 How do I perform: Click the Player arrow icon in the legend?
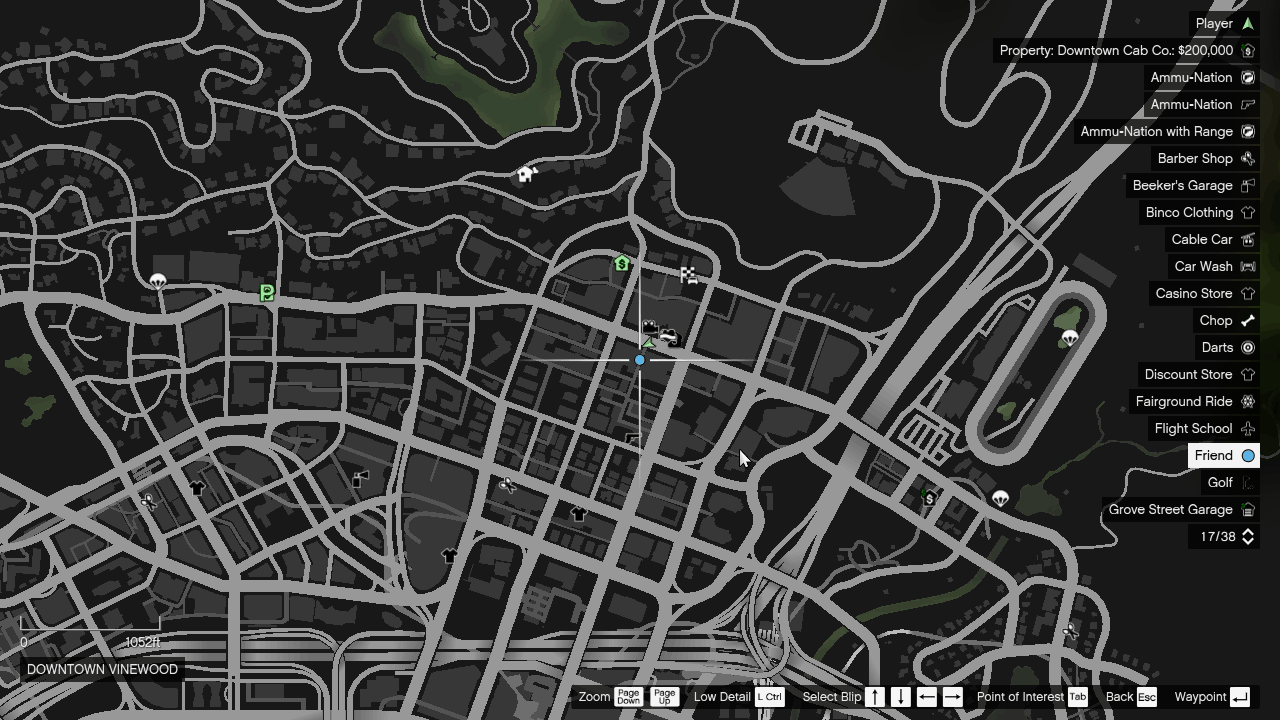coord(1246,23)
